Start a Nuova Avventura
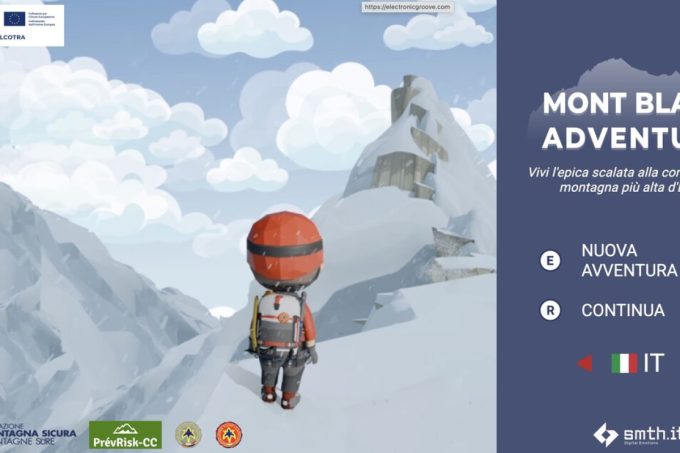The width and height of the screenshot is (680, 453). pos(615,260)
